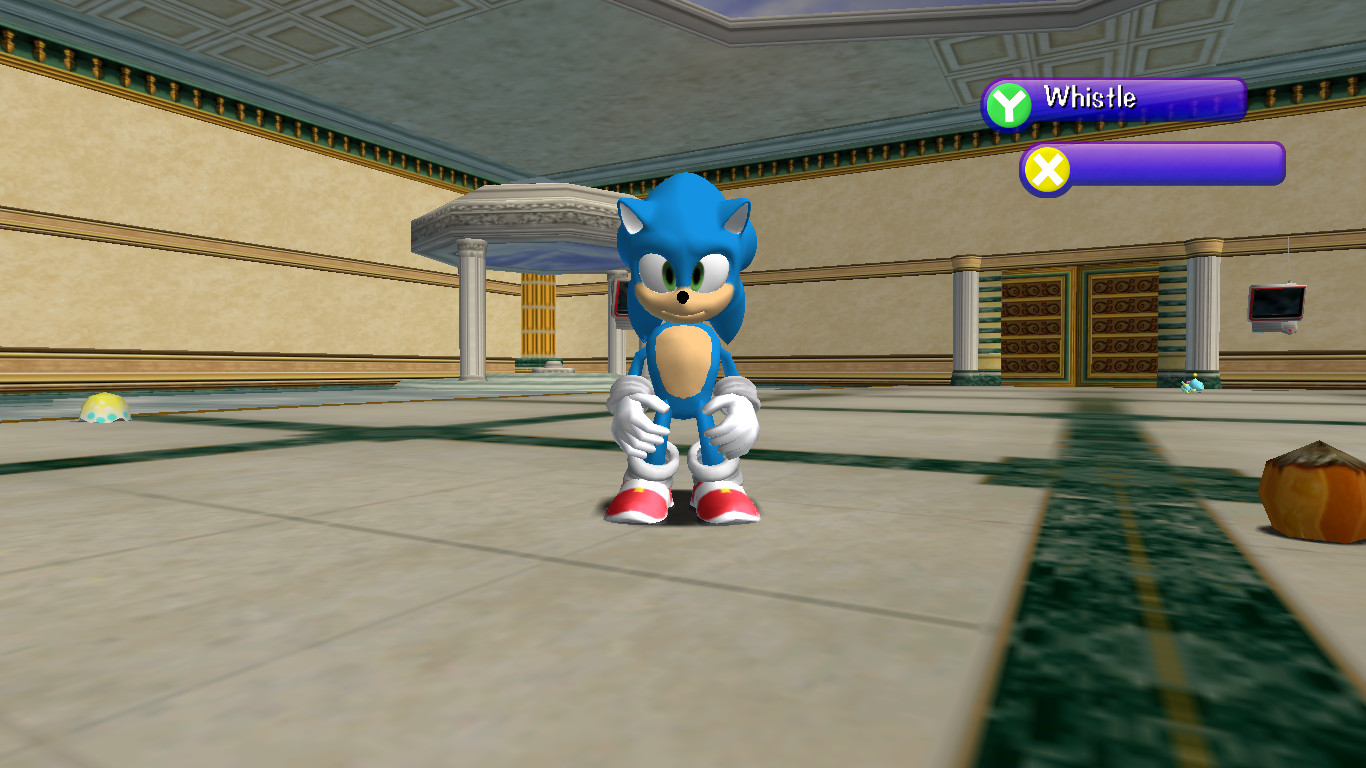The image size is (1366, 768).
Task: Toggle the Whistle action prompt banner
Action: point(1140,98)
